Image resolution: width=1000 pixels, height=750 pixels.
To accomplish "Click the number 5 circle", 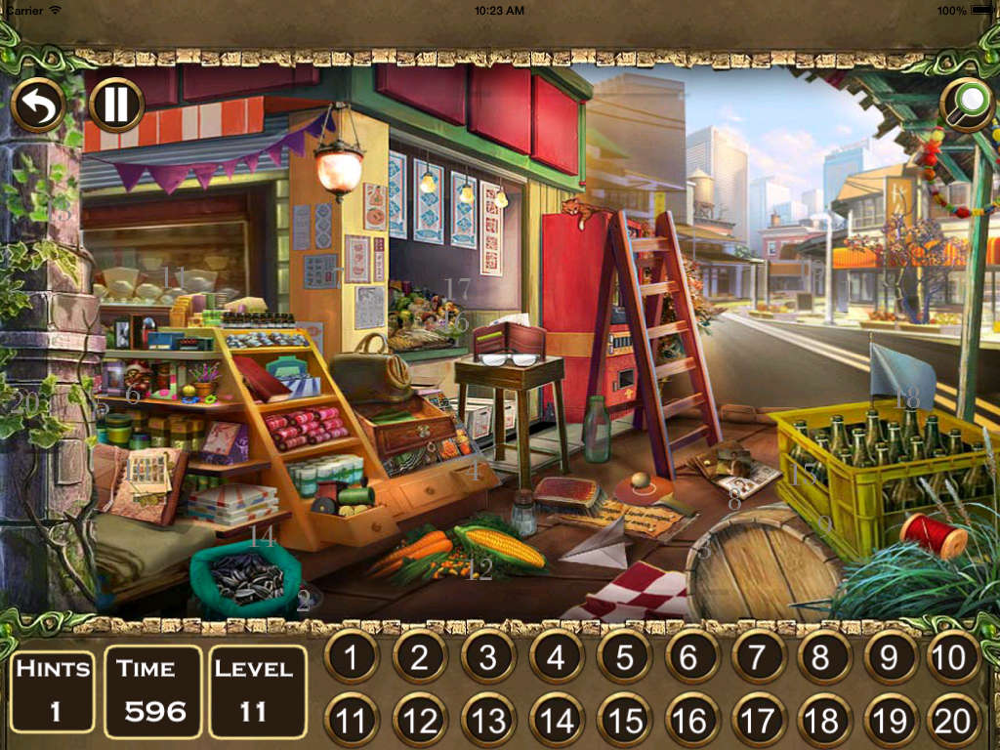I will coord(624,657).
